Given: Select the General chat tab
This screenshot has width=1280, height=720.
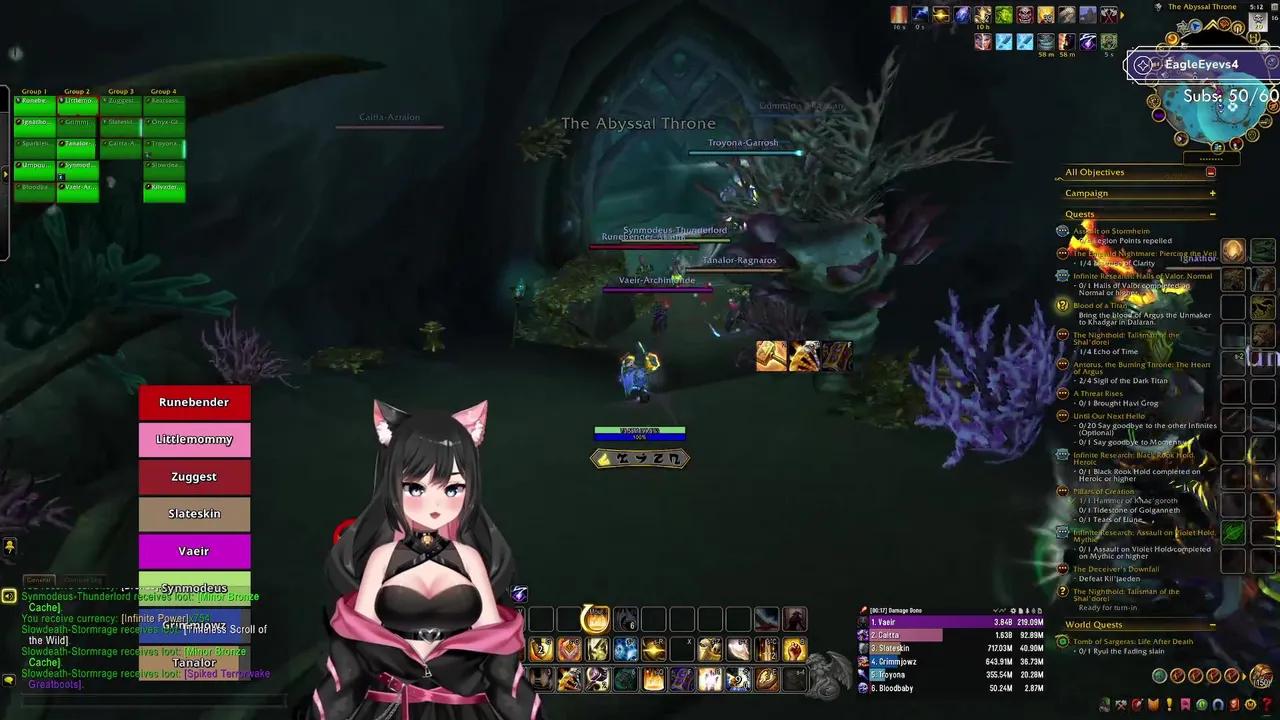Looking at the screenshot, I should pos(38,579).
